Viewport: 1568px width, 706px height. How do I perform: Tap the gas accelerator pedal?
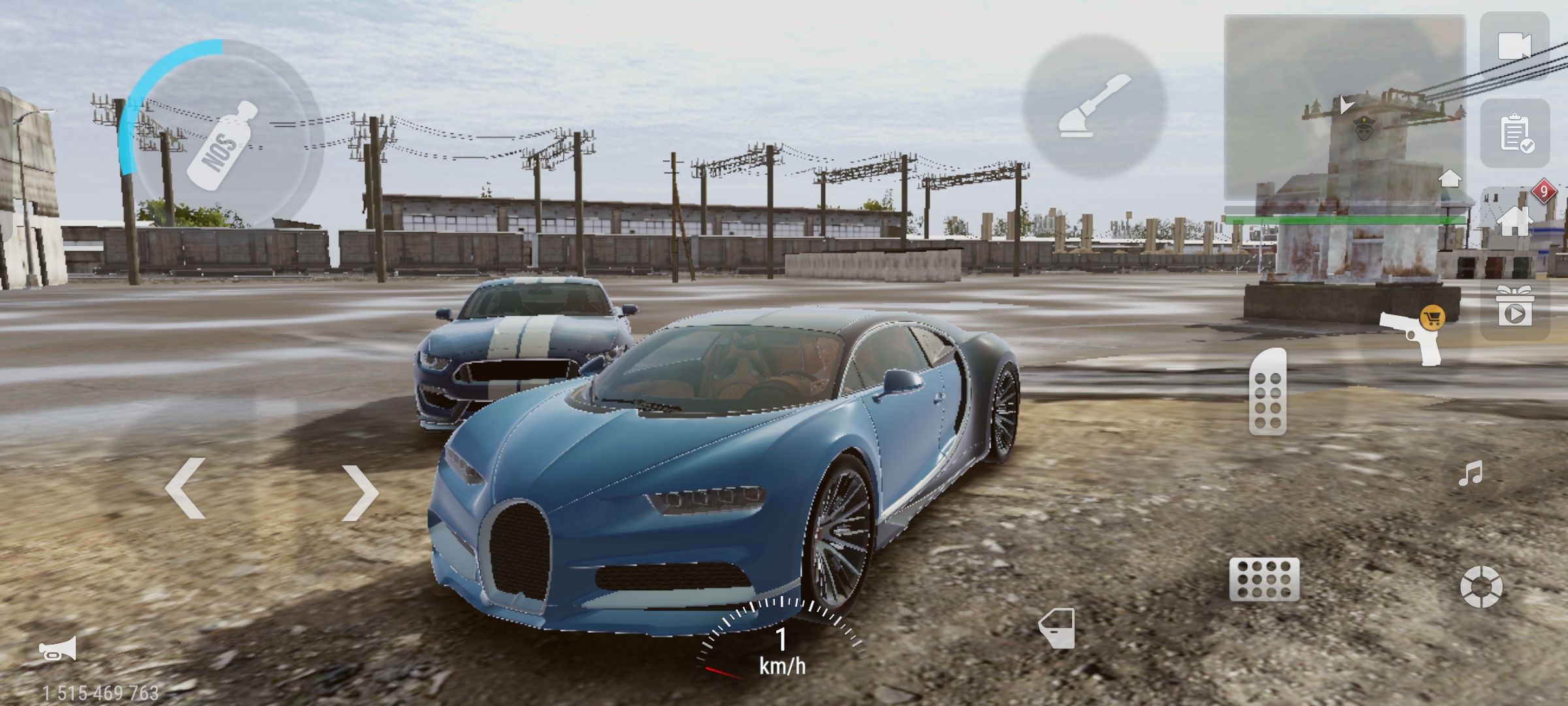(x=1267, y=392)
